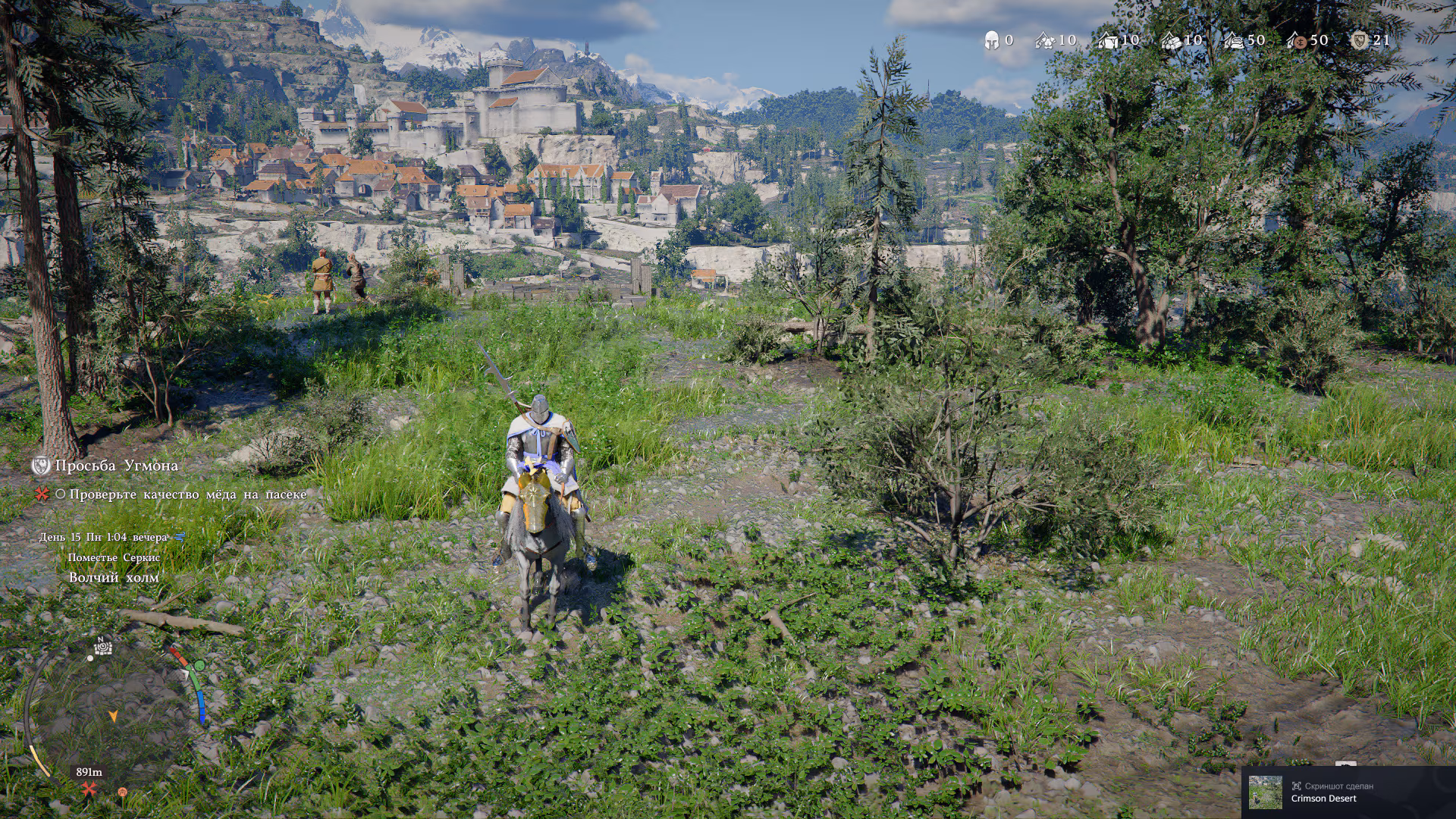Image resolution: width=1456 pixels, height=819 pixels.
Task: Select the camp timber logs resource icon
Action: [1171, 40]
